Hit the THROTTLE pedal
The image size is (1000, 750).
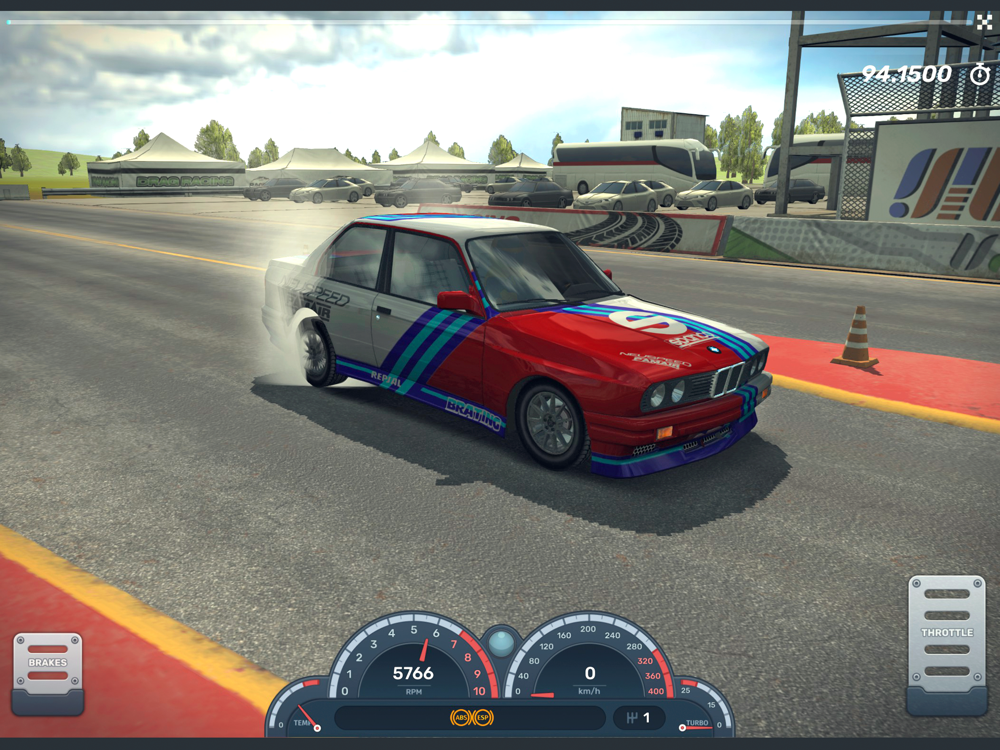click(946, 641)
